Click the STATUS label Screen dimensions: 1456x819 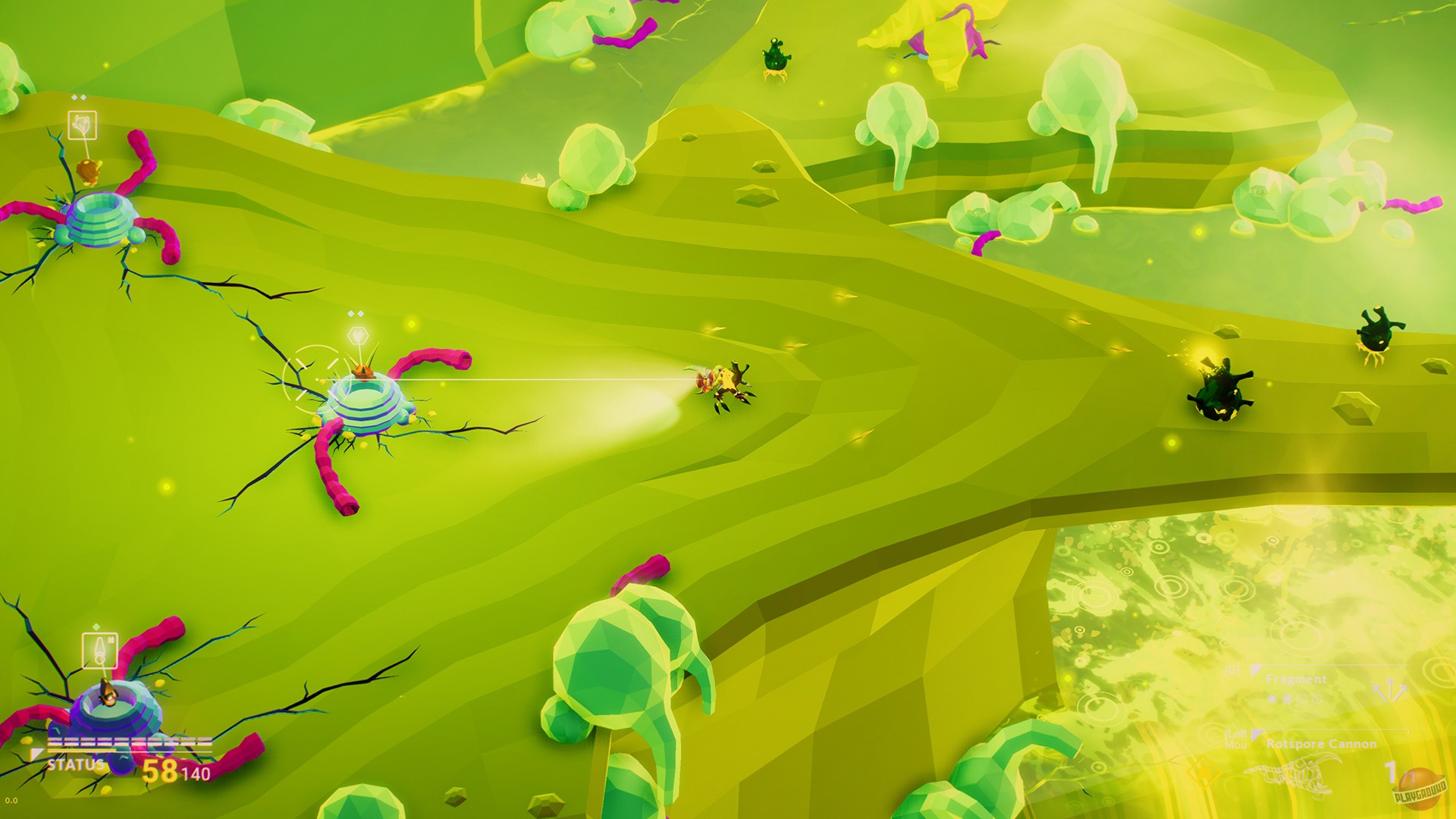pos(76,764)
